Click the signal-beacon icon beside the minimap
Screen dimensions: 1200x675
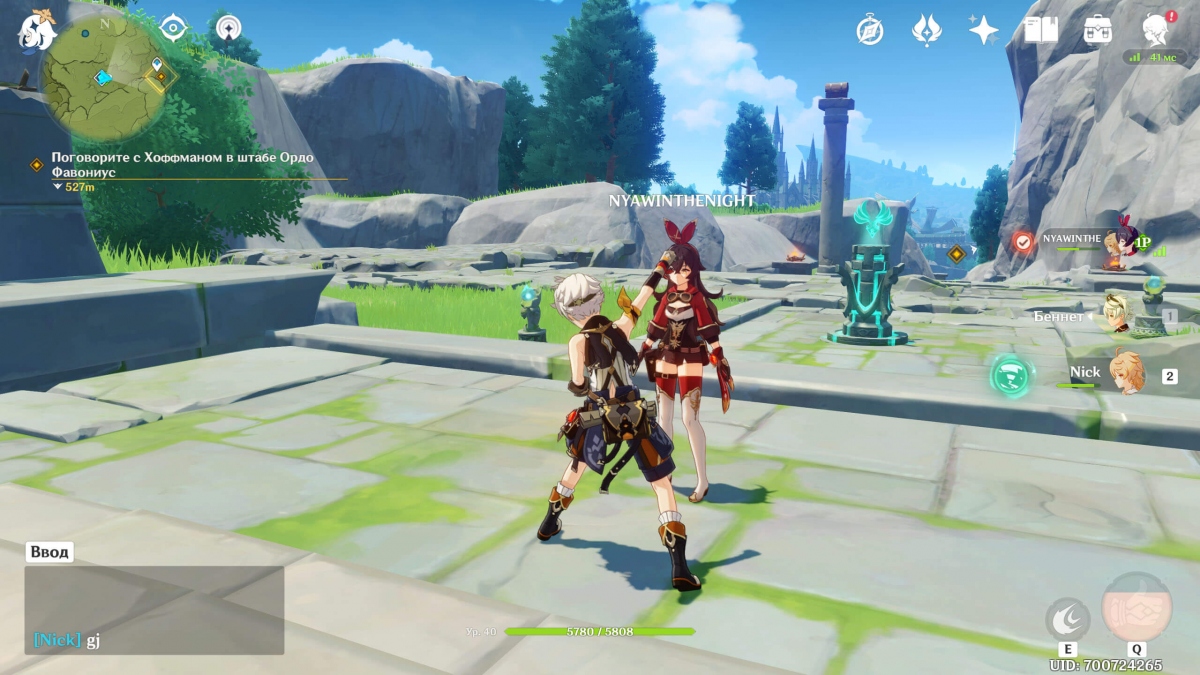coord(229,28)
